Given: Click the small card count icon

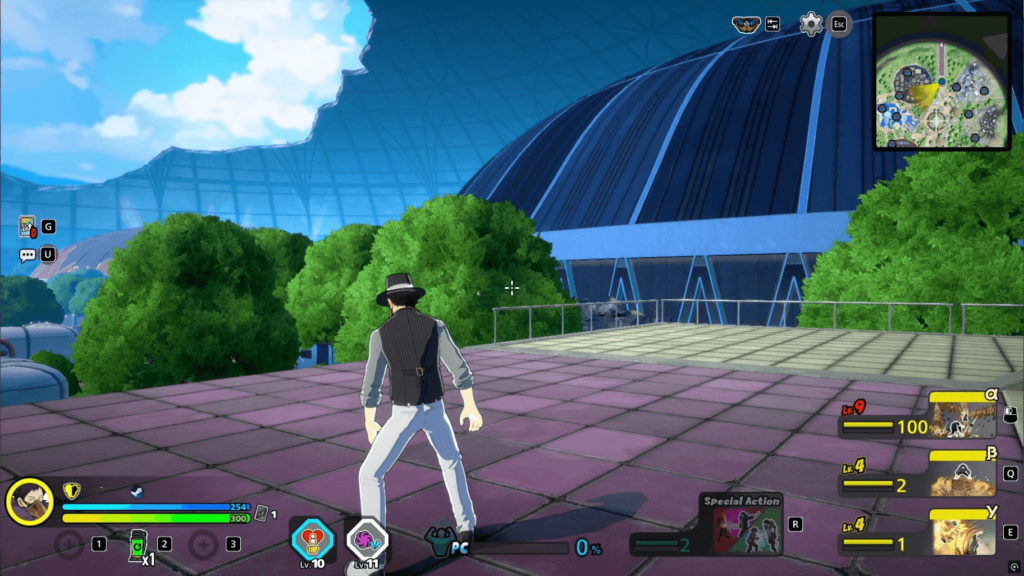Looking at the screenshot, I should [262, 513].
